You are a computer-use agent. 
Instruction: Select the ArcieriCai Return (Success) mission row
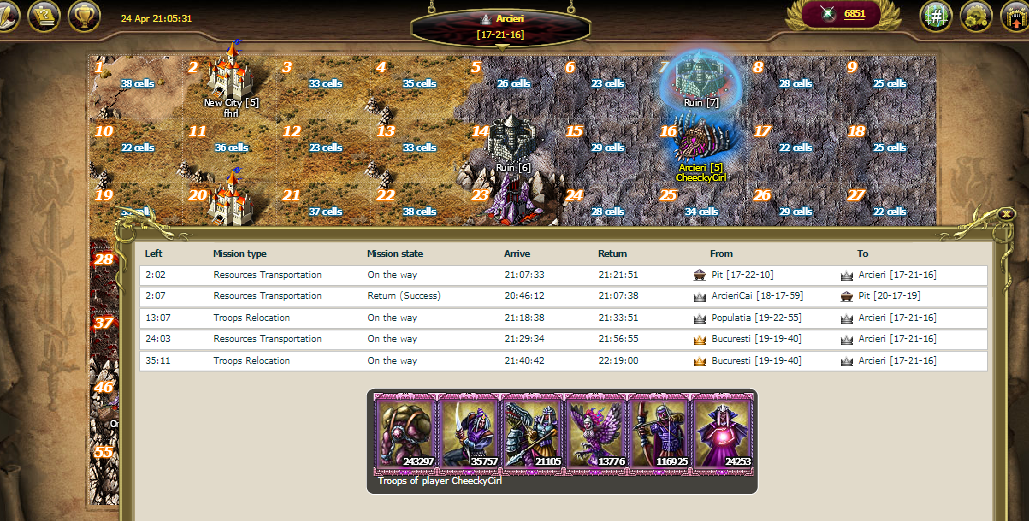tap(563, 296)
